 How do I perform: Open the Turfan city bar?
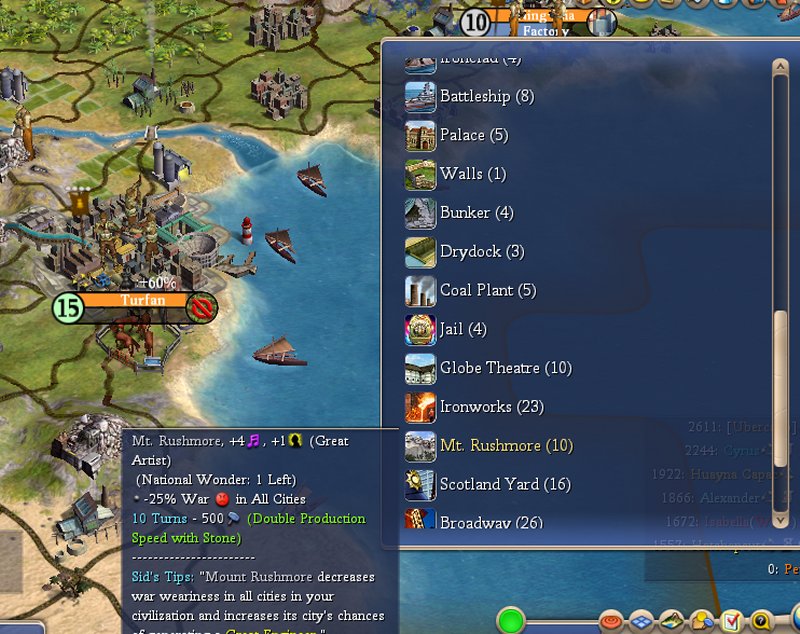coord(135,301)
